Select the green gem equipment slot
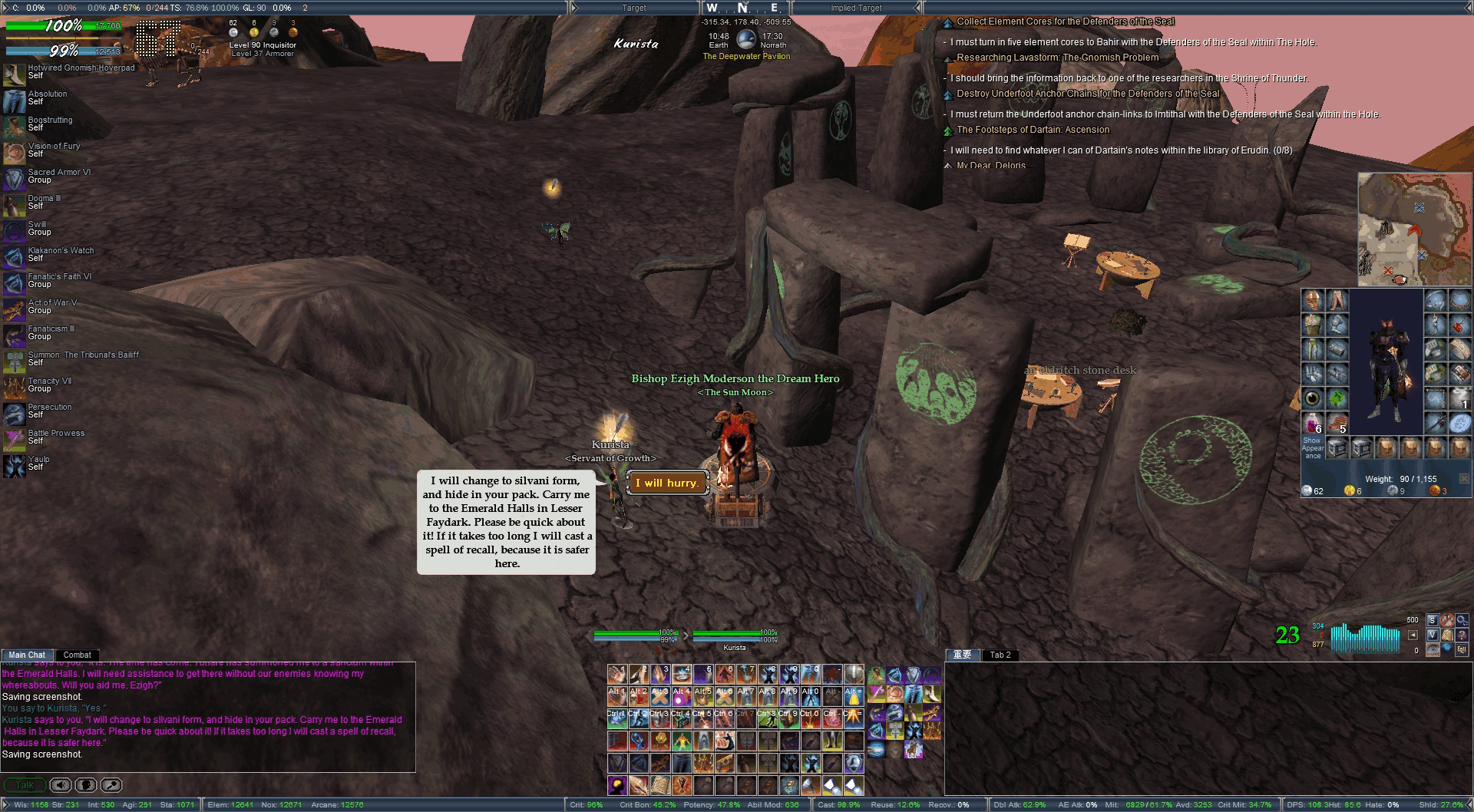Viewport: 1474px width, 812px height. point(1337,398)
